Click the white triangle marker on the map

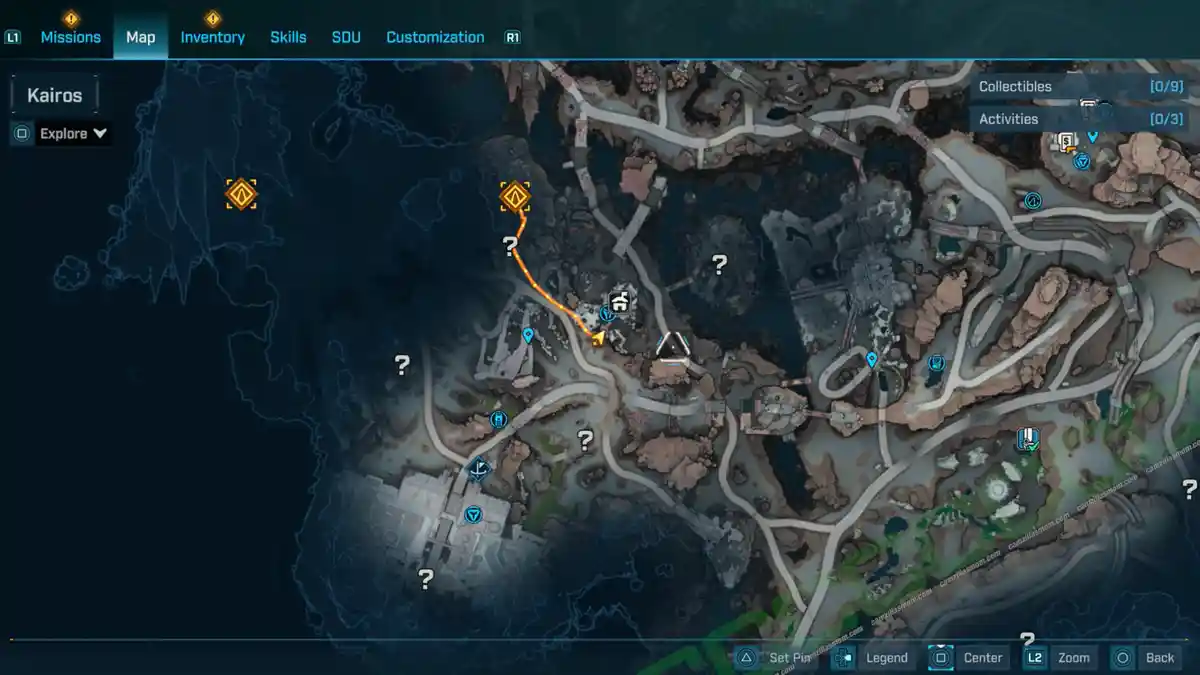coord(673,346)
